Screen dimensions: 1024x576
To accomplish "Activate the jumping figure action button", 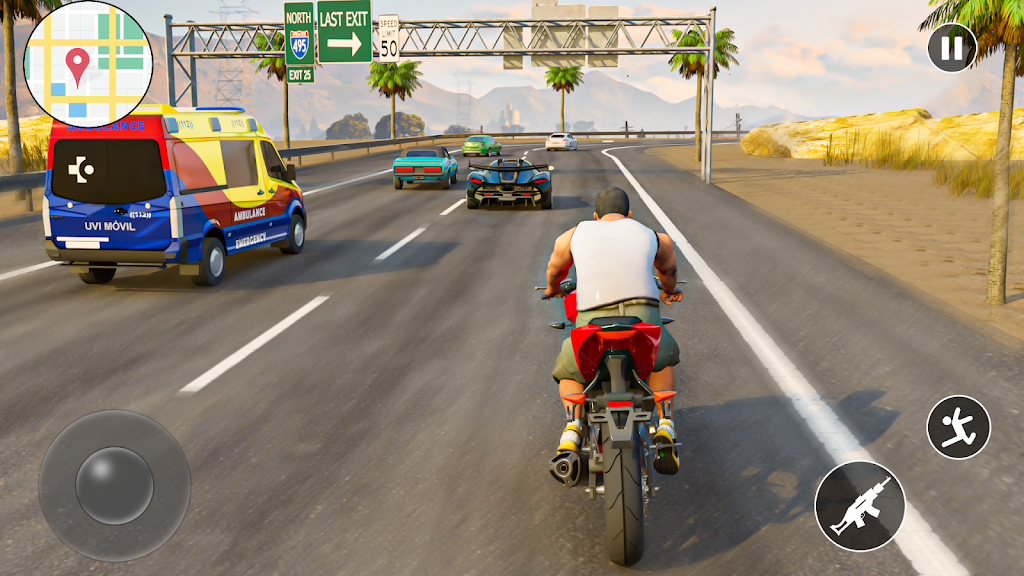I will point(958,427).
